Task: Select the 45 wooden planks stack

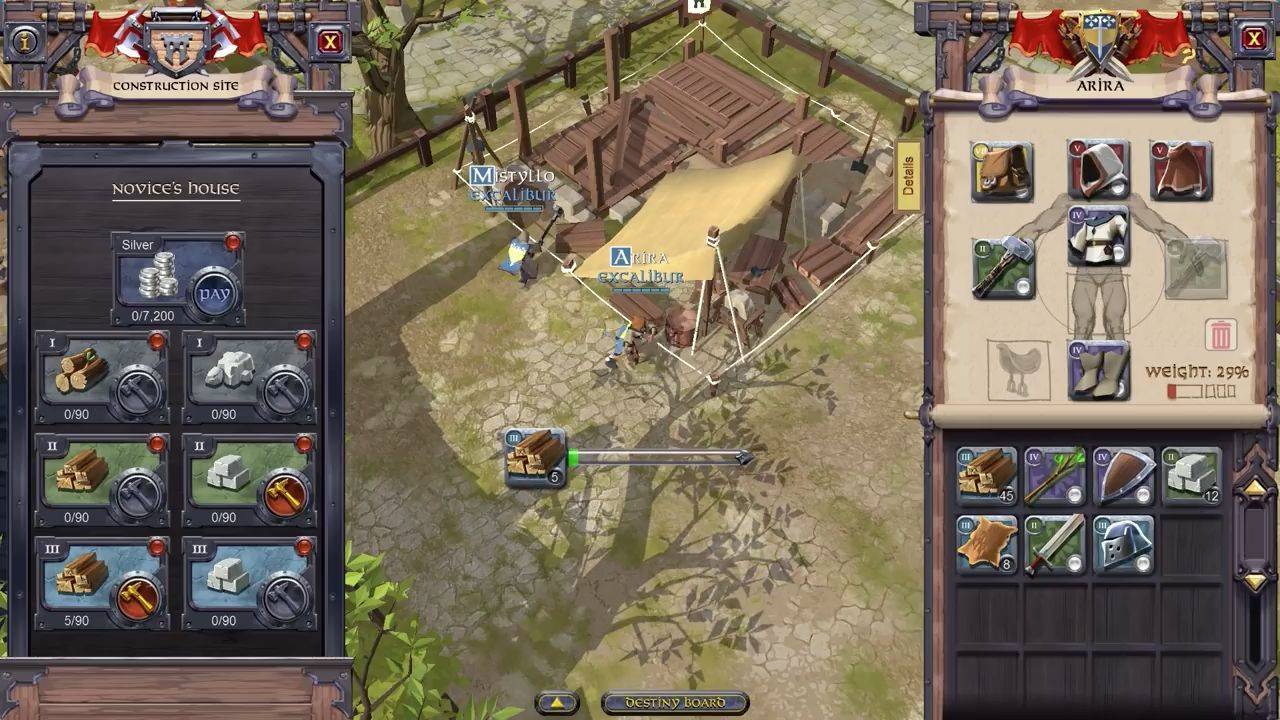Action: click(986, 475)
